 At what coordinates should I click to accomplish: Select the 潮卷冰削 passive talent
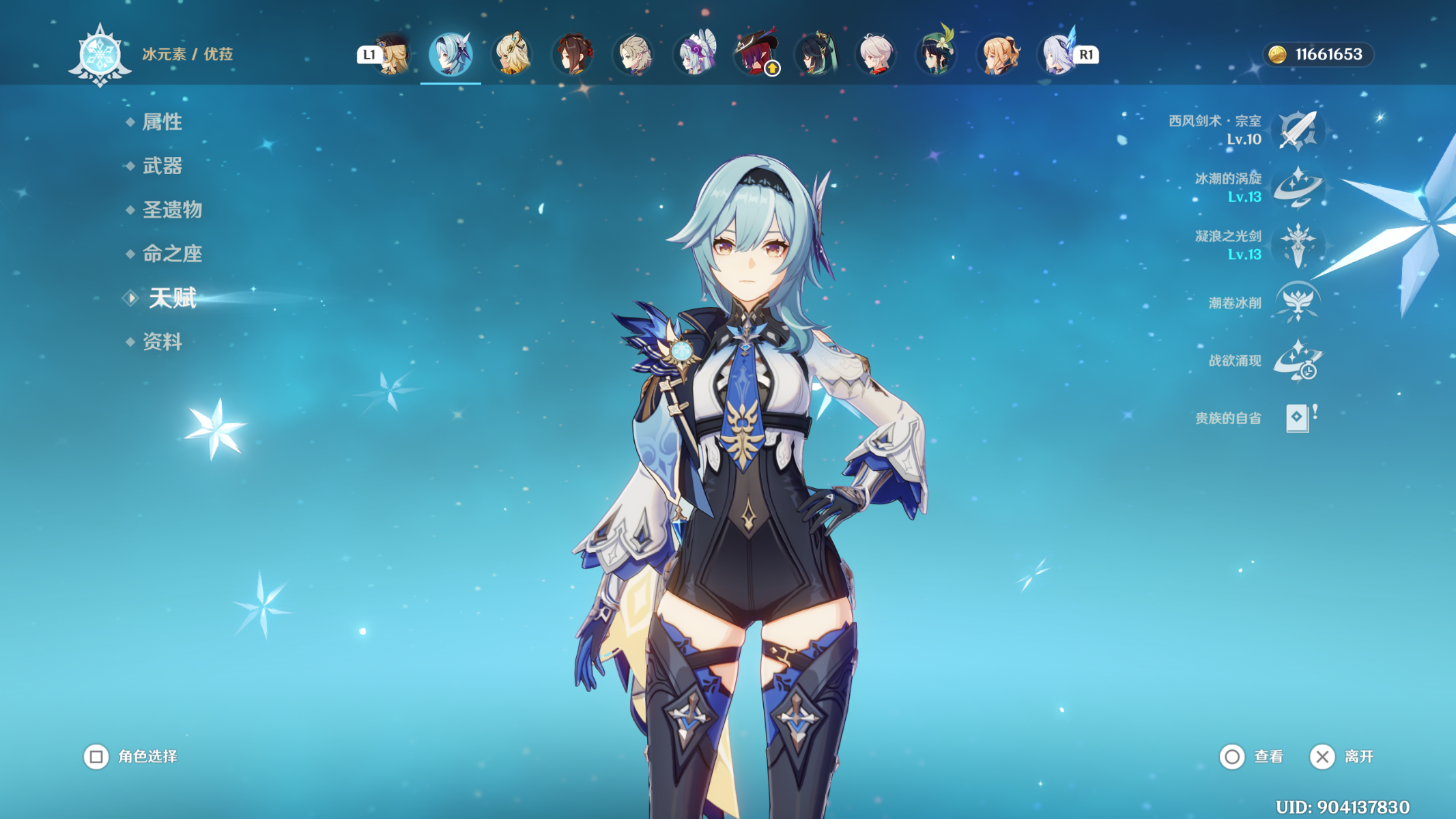click(x=1298, y=302)
